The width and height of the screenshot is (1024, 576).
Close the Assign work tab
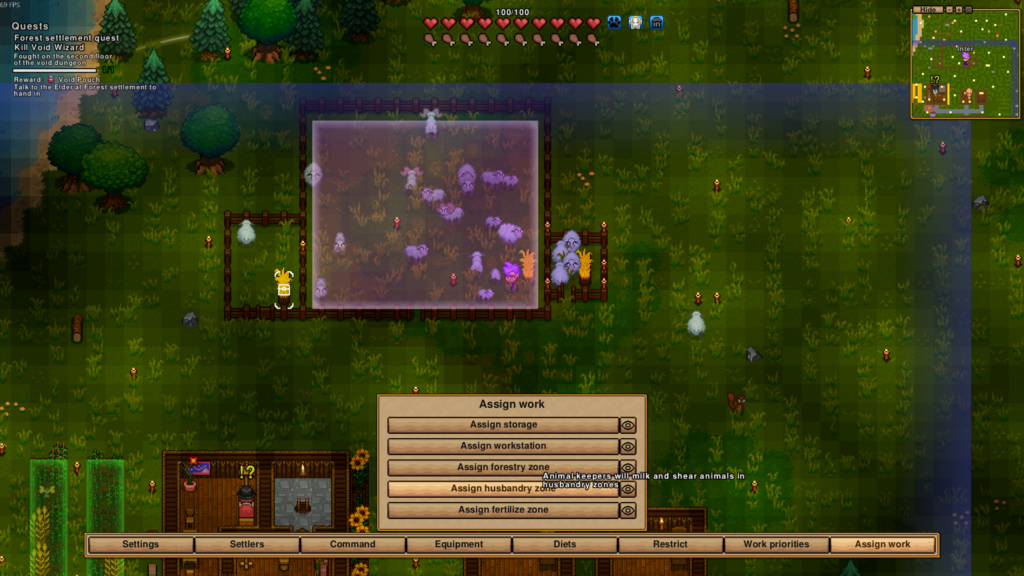coord(883,544)
